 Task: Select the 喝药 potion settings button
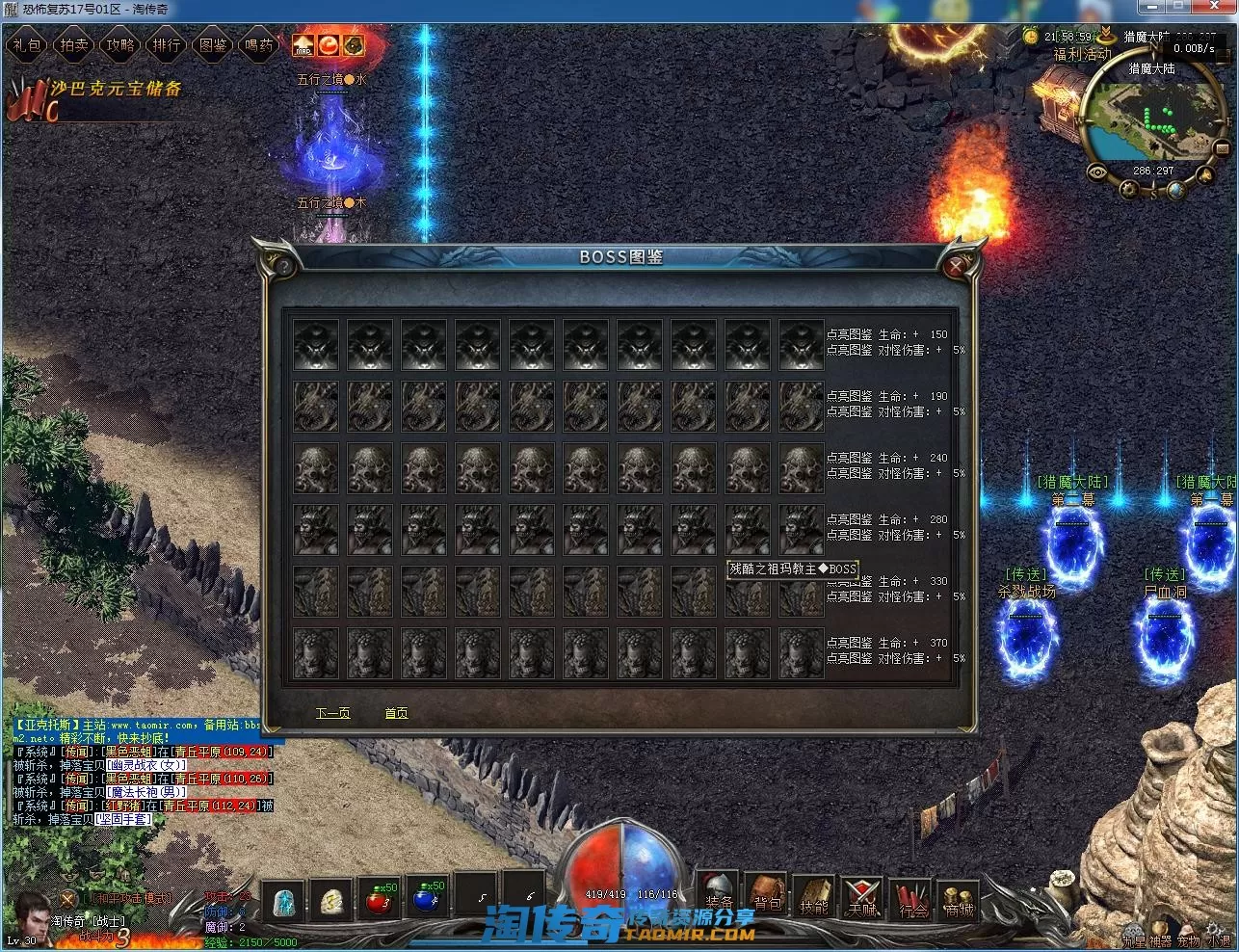(x=259, y=45)
